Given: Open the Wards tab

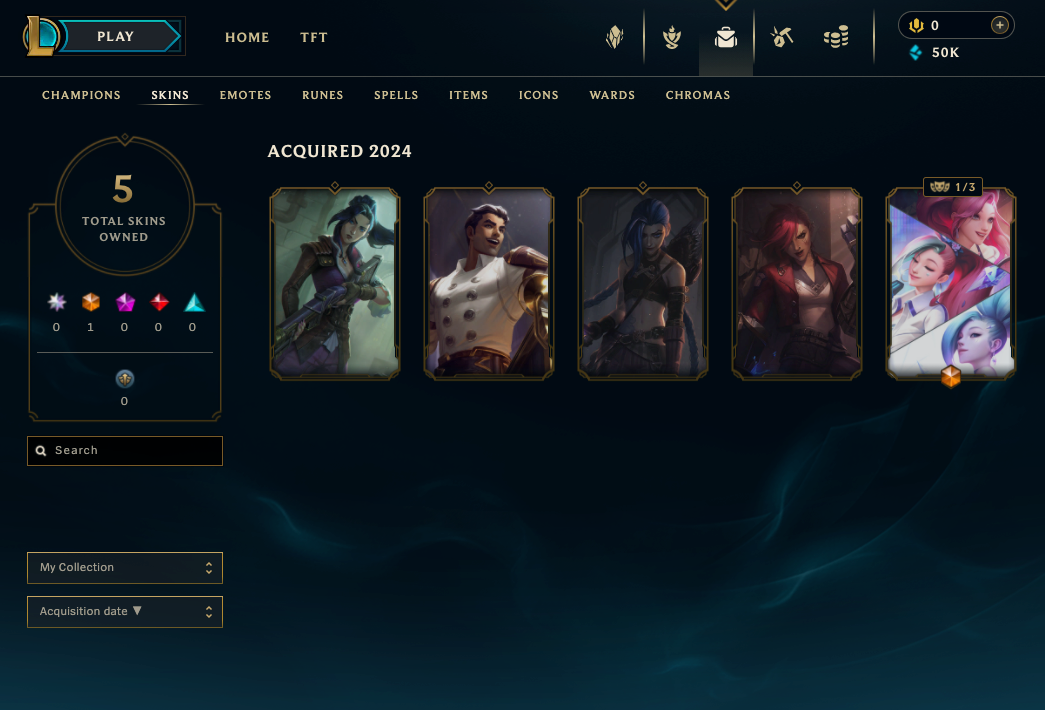Looking at the screenshot, I should click(612, 95).
